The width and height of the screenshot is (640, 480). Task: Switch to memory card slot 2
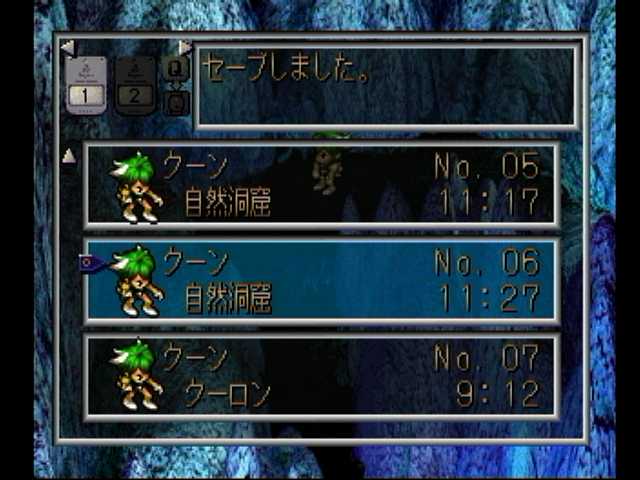(x=135, y=84)
